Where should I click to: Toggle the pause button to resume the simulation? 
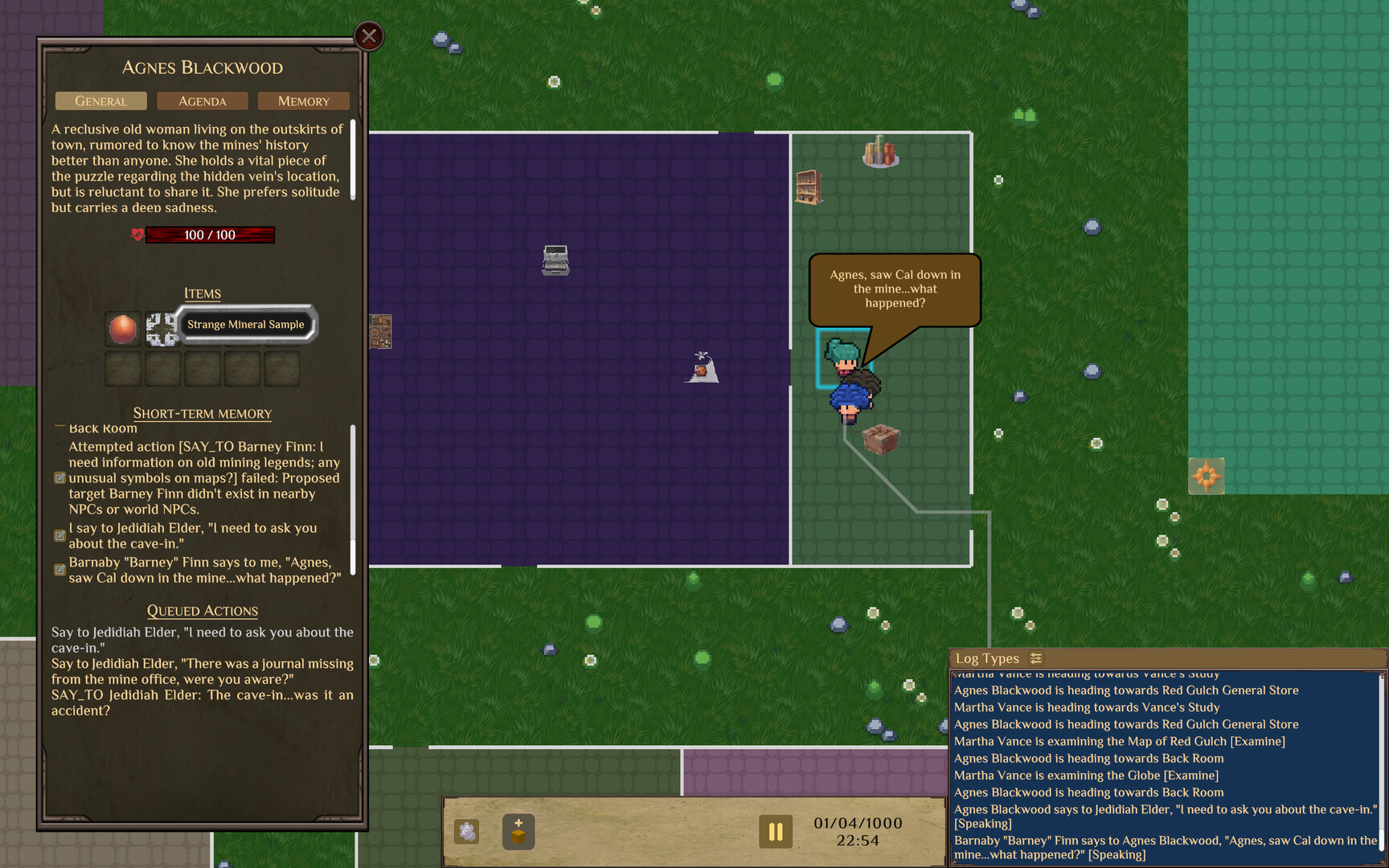(775, 832)
